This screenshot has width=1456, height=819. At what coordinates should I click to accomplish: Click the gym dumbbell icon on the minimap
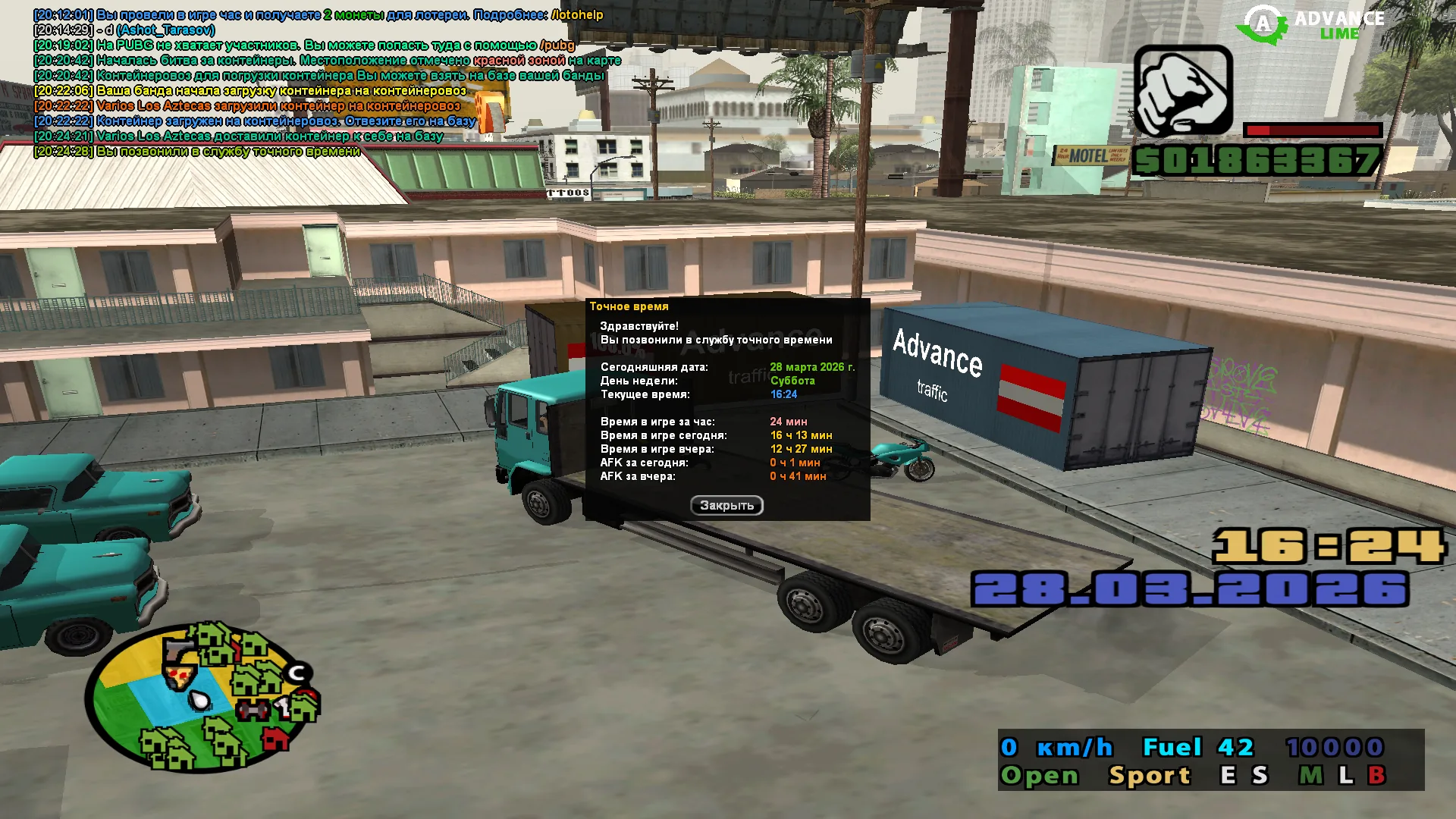(x=252, y=708)
